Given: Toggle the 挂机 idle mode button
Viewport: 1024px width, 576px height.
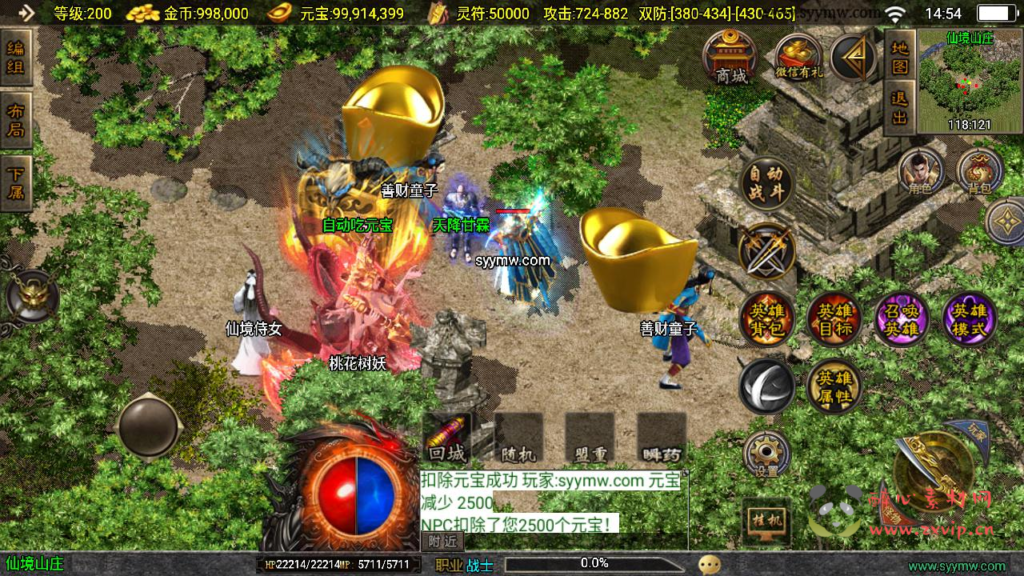Looking at the screenshot, I should (767, 520).
